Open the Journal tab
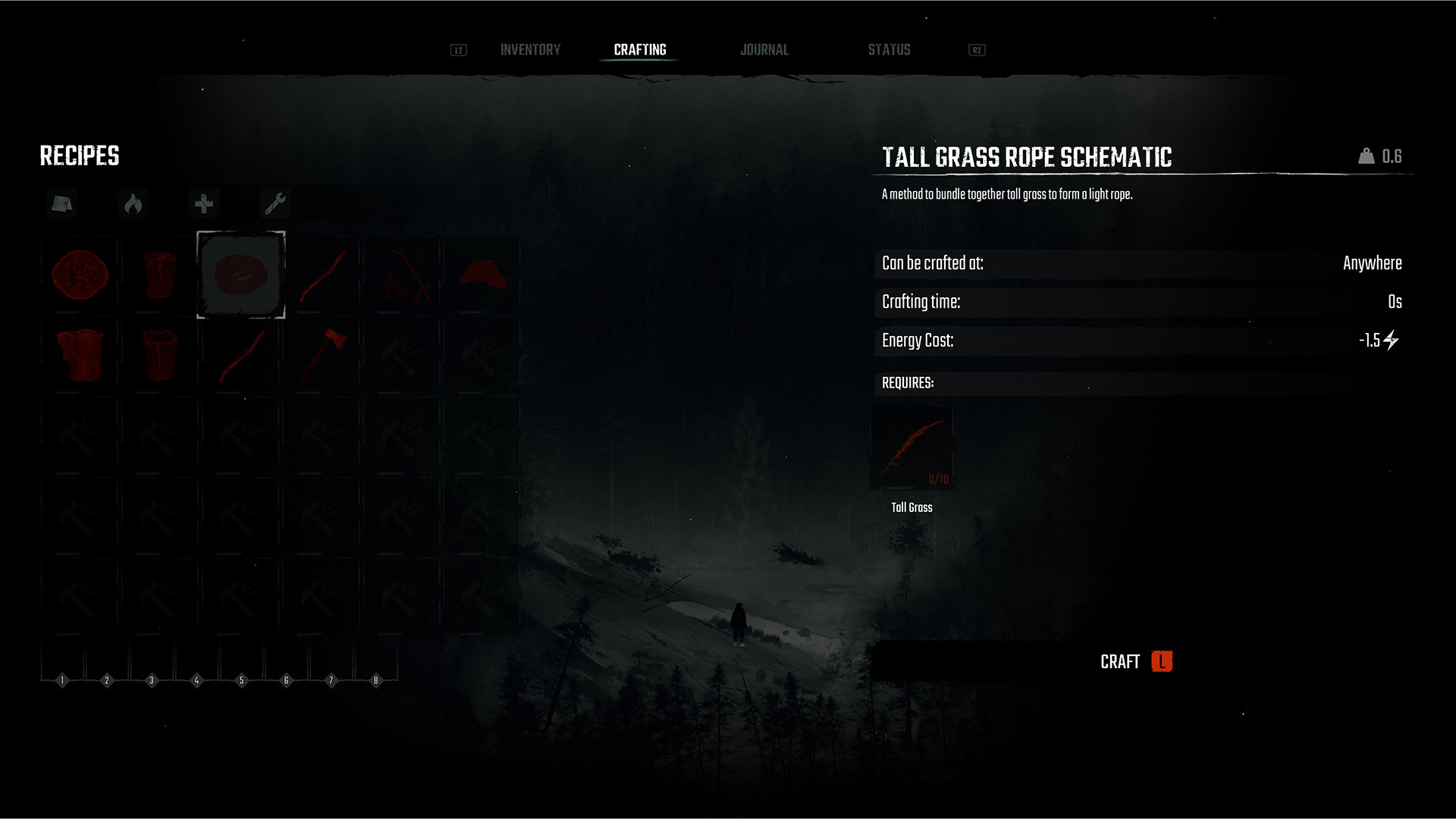This screenshot has width=1456, height=819. [764, 49]
